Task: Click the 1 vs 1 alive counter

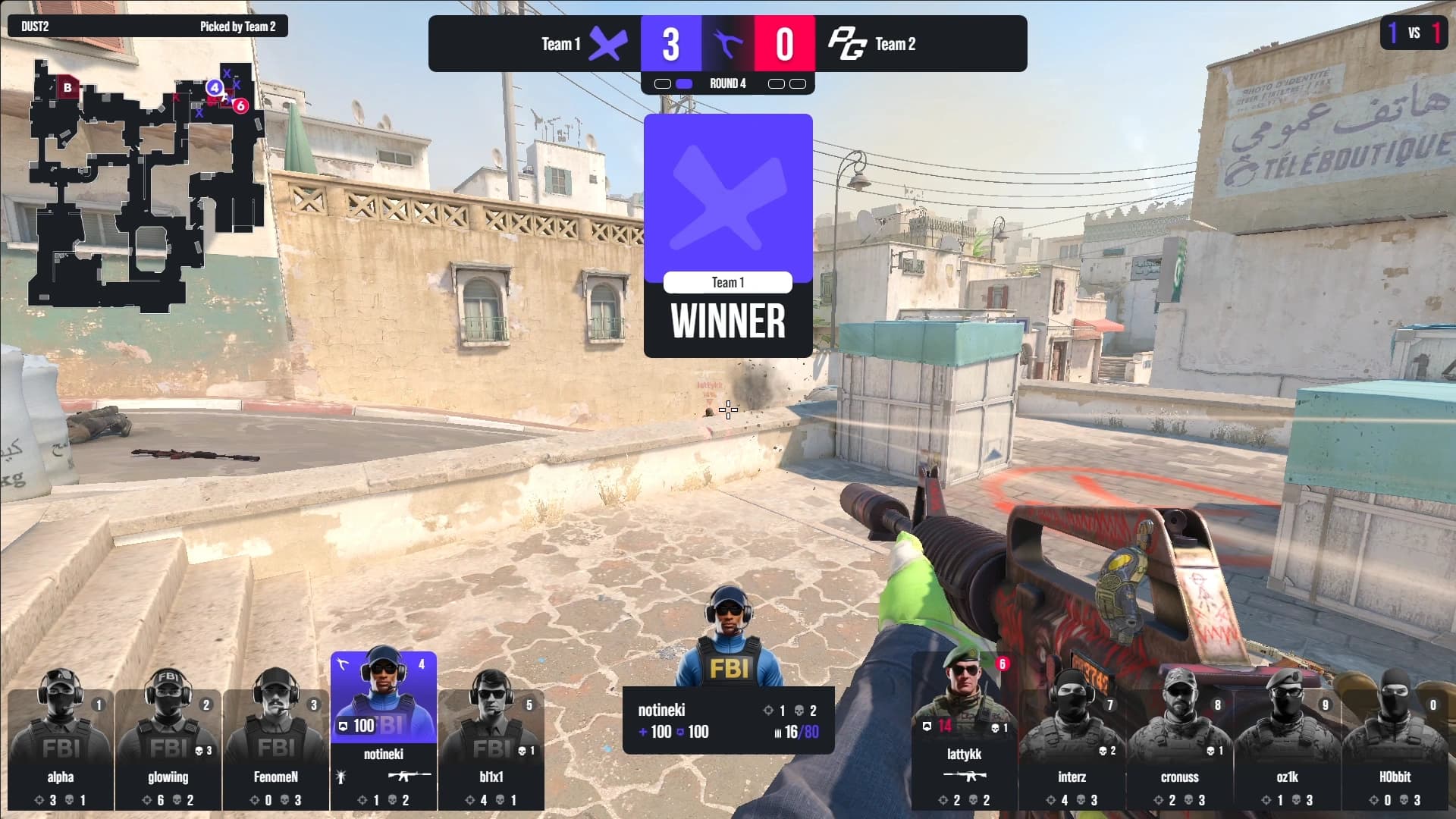Action: (x=1414, y=33)
